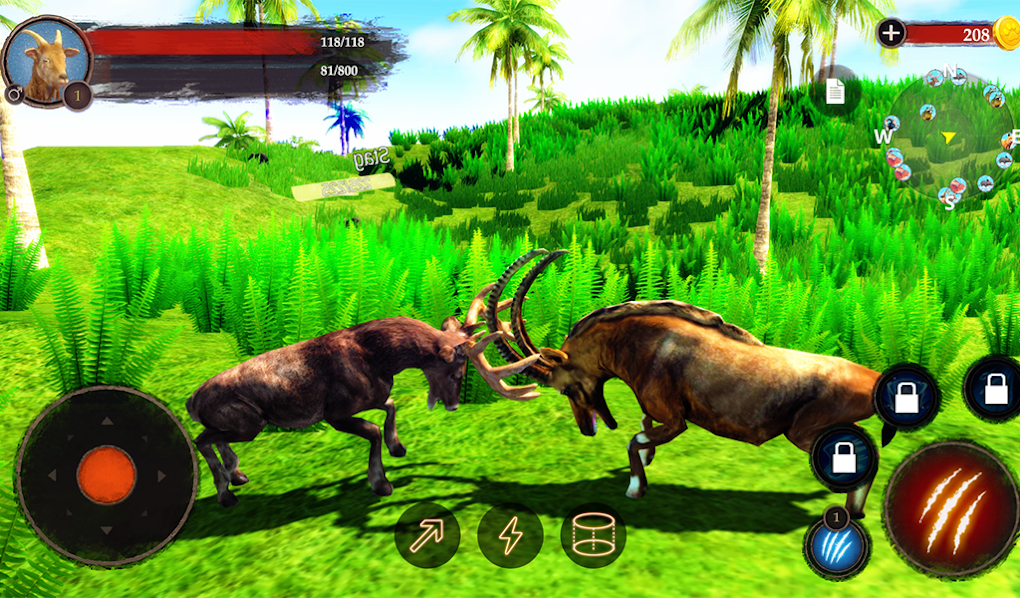Activate the lightning bolt sprint button
The image size is (1020, 598).
point(510,536)
